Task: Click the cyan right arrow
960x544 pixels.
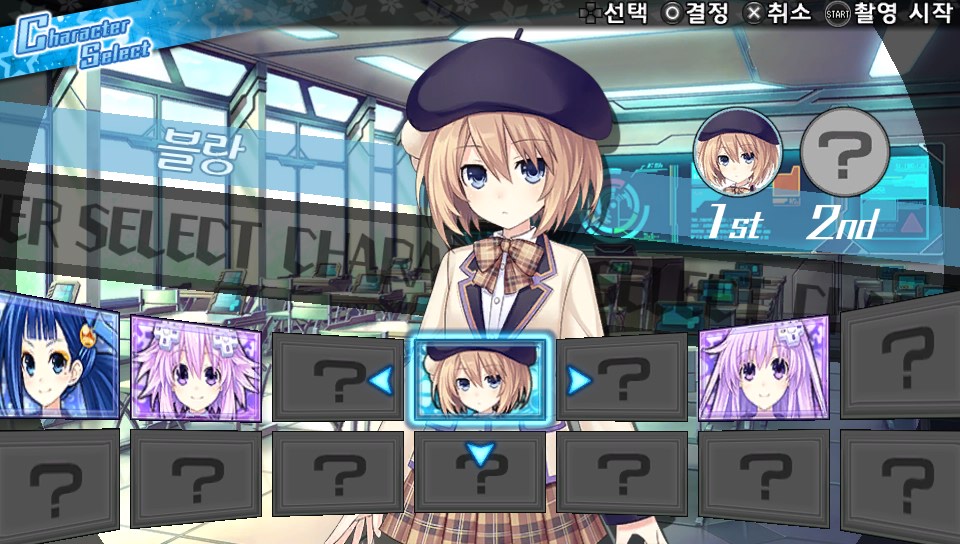Action: (578, 380)
